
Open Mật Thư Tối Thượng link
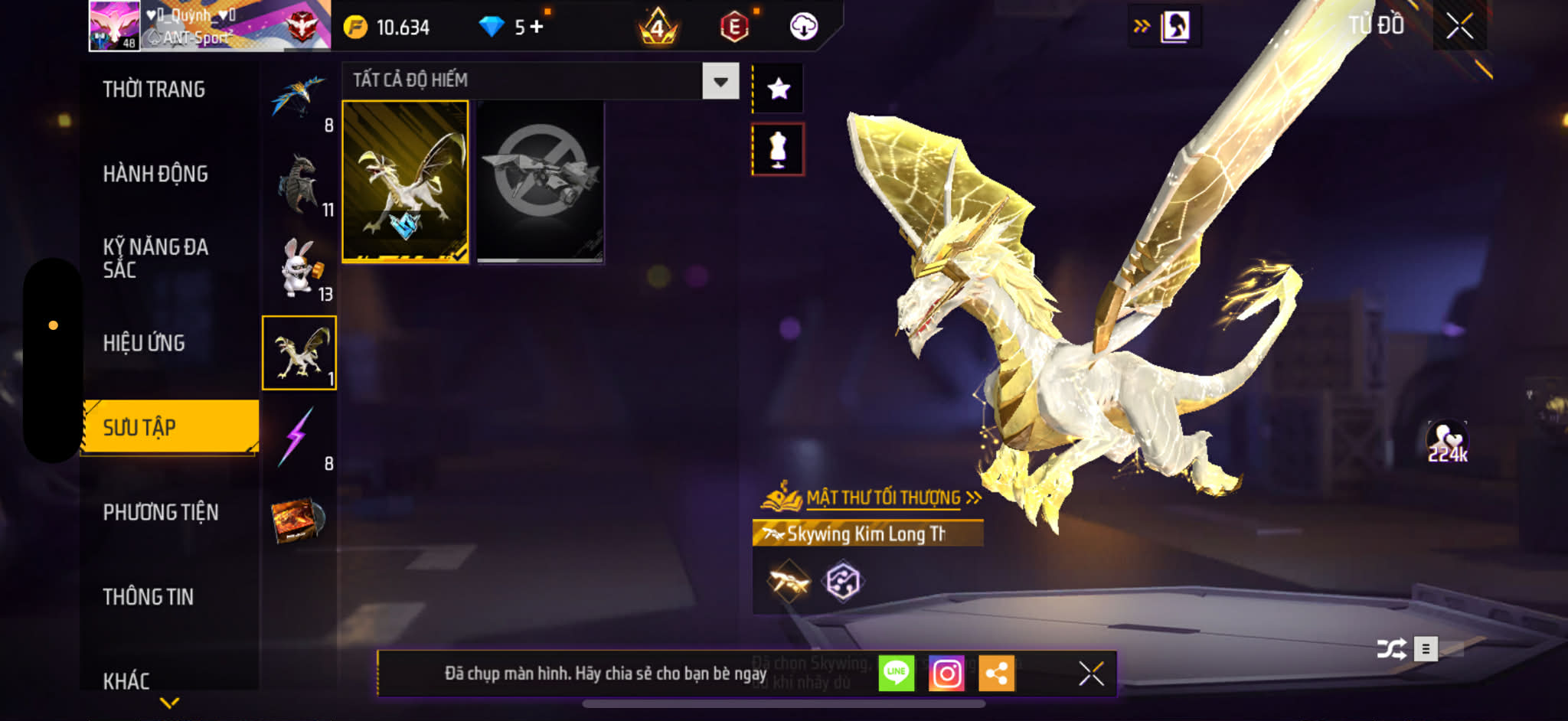[x=884, y=498]
